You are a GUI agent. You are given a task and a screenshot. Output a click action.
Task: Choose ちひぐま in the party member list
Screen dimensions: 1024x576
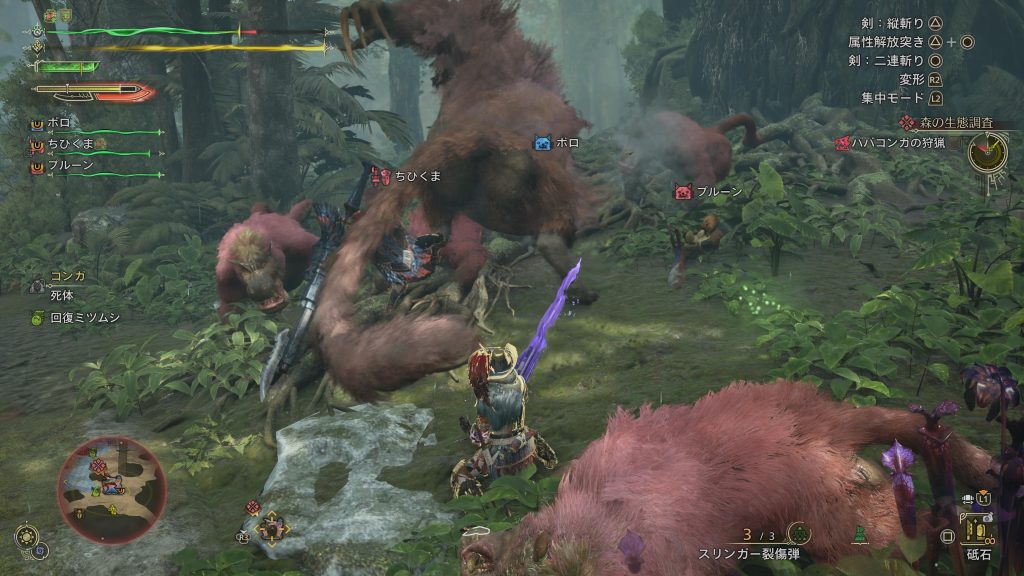(x=70, y=145)
